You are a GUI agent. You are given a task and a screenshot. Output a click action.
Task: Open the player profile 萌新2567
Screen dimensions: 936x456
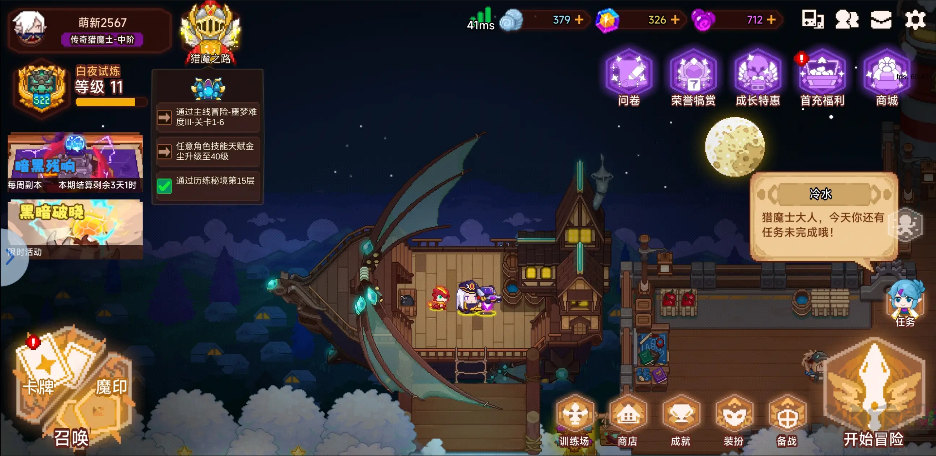click(88, 29)
